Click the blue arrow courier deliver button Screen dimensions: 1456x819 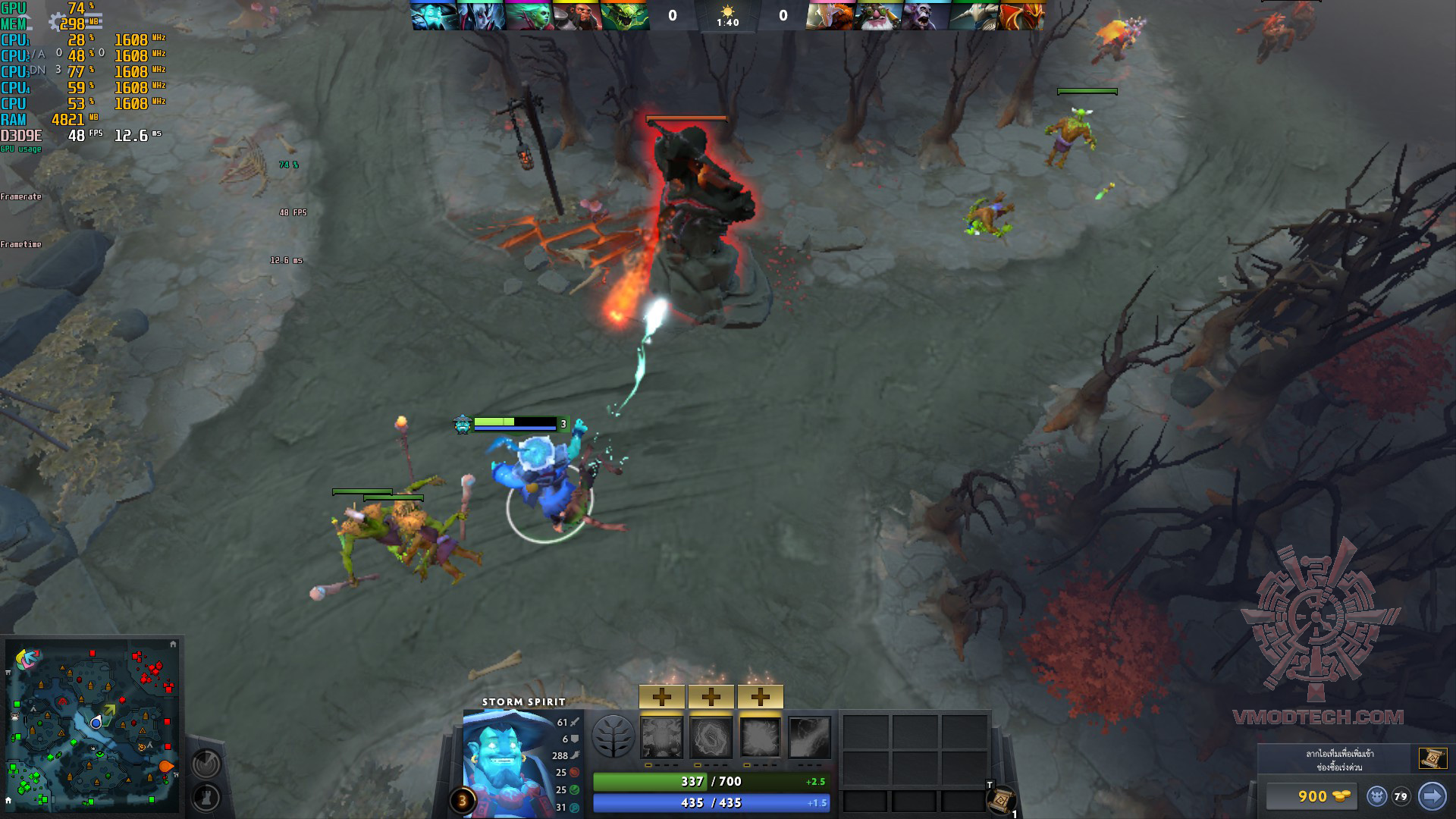[1432, 796]
